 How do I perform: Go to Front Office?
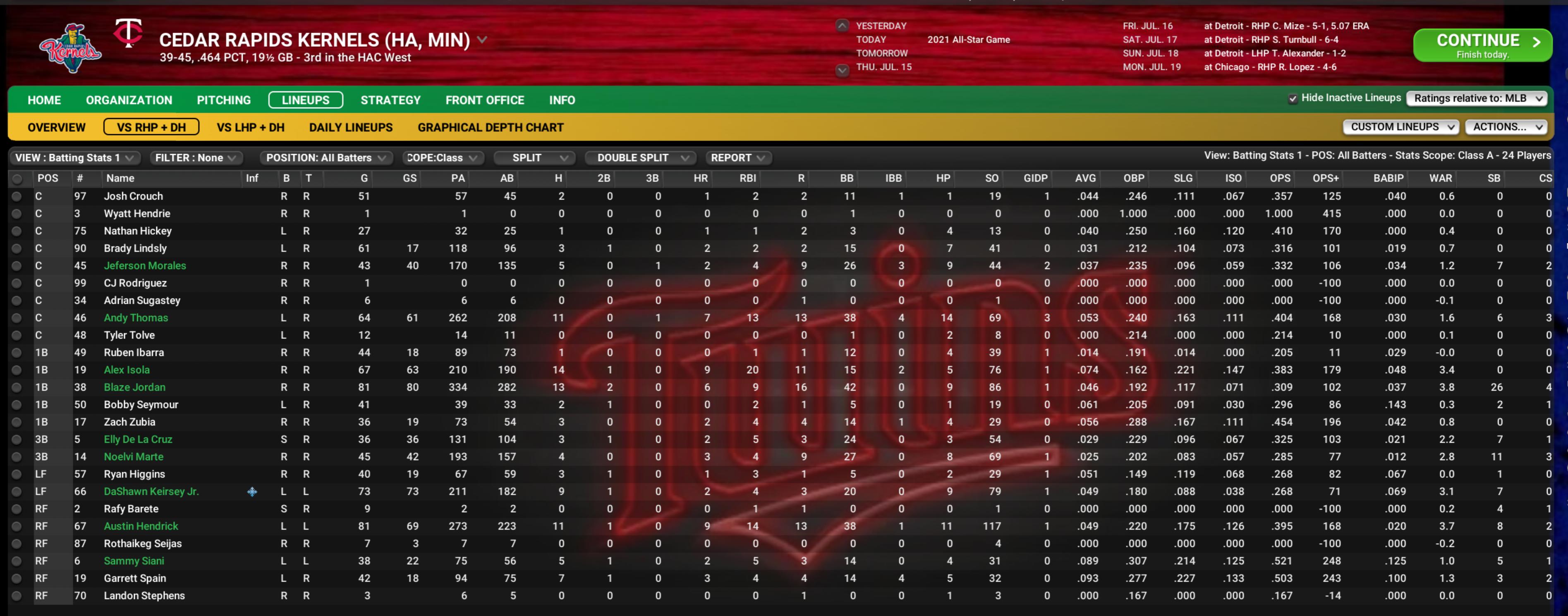[484, 100]
